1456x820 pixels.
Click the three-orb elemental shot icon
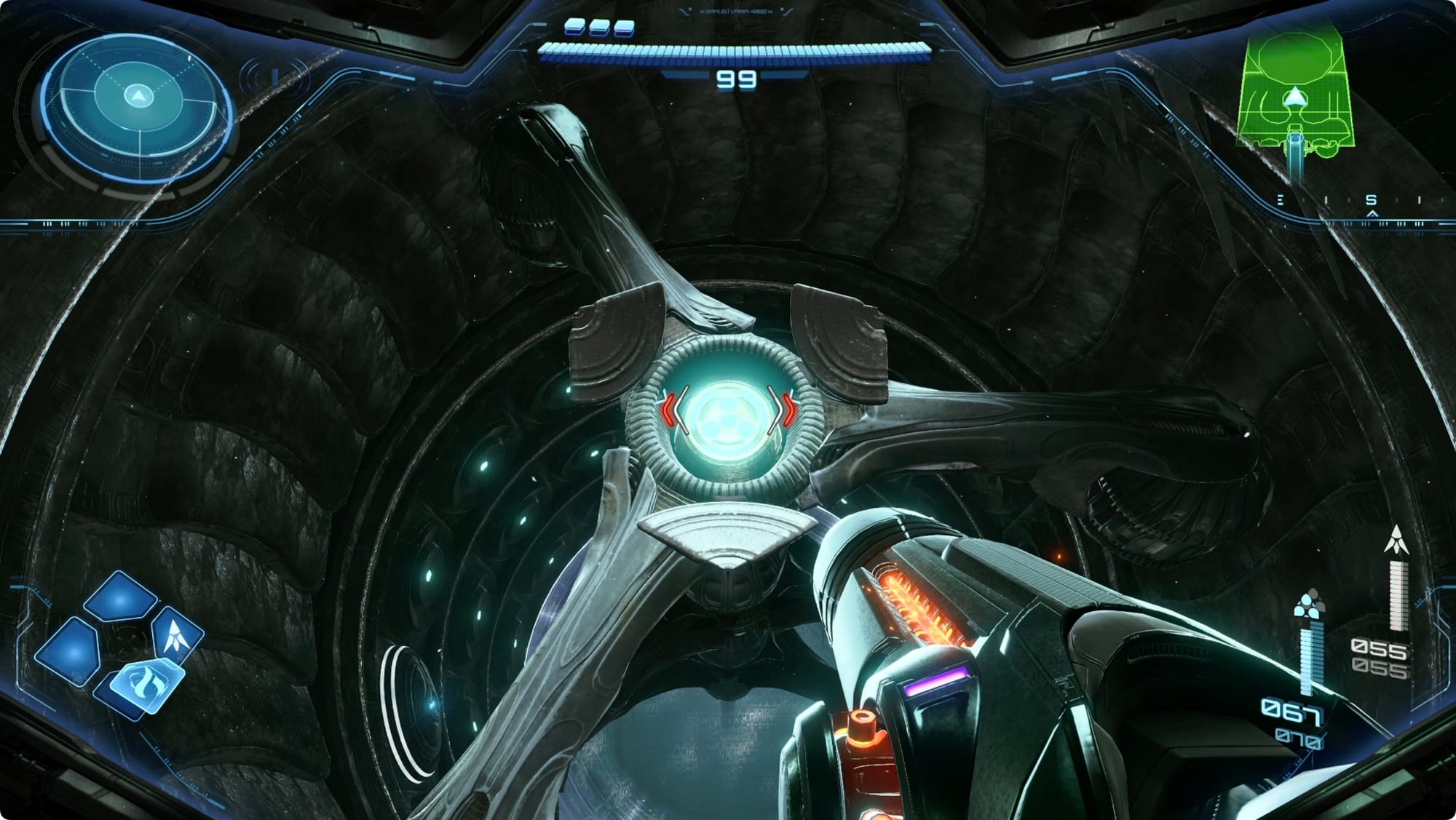coord(1307,605)
